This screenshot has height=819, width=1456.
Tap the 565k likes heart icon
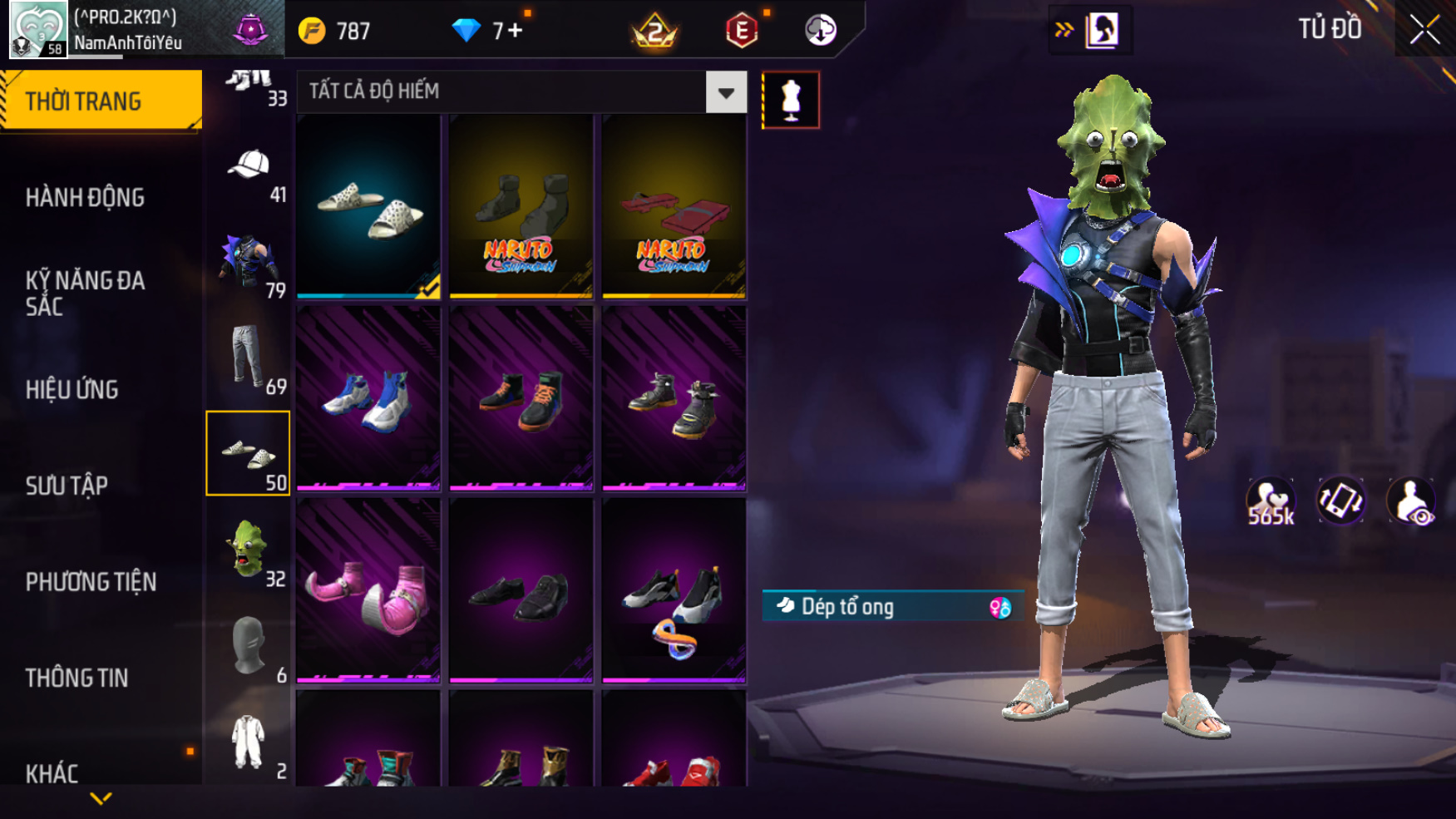click(x=1271, y=501)
